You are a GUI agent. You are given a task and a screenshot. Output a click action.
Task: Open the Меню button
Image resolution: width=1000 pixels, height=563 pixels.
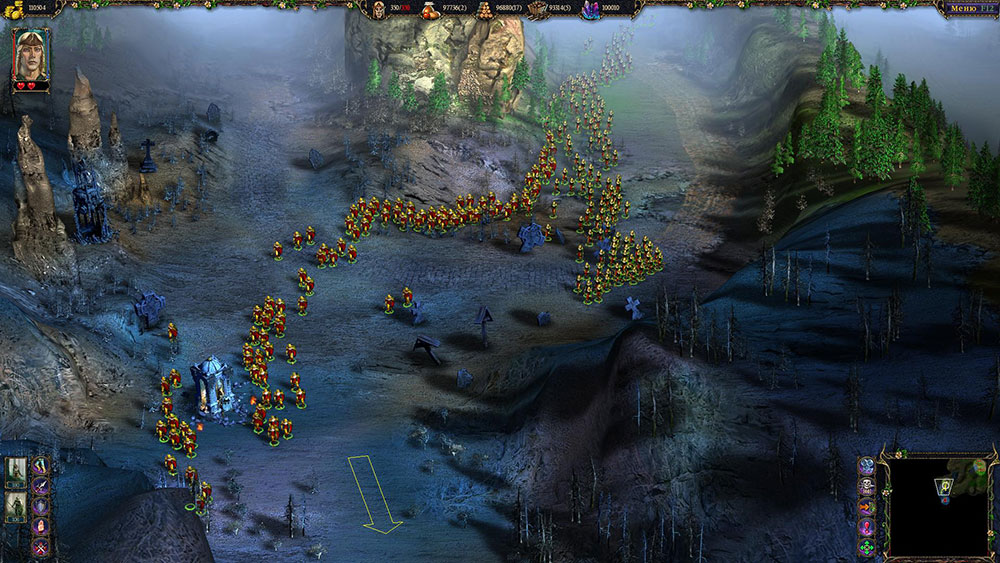pos(961,9)
